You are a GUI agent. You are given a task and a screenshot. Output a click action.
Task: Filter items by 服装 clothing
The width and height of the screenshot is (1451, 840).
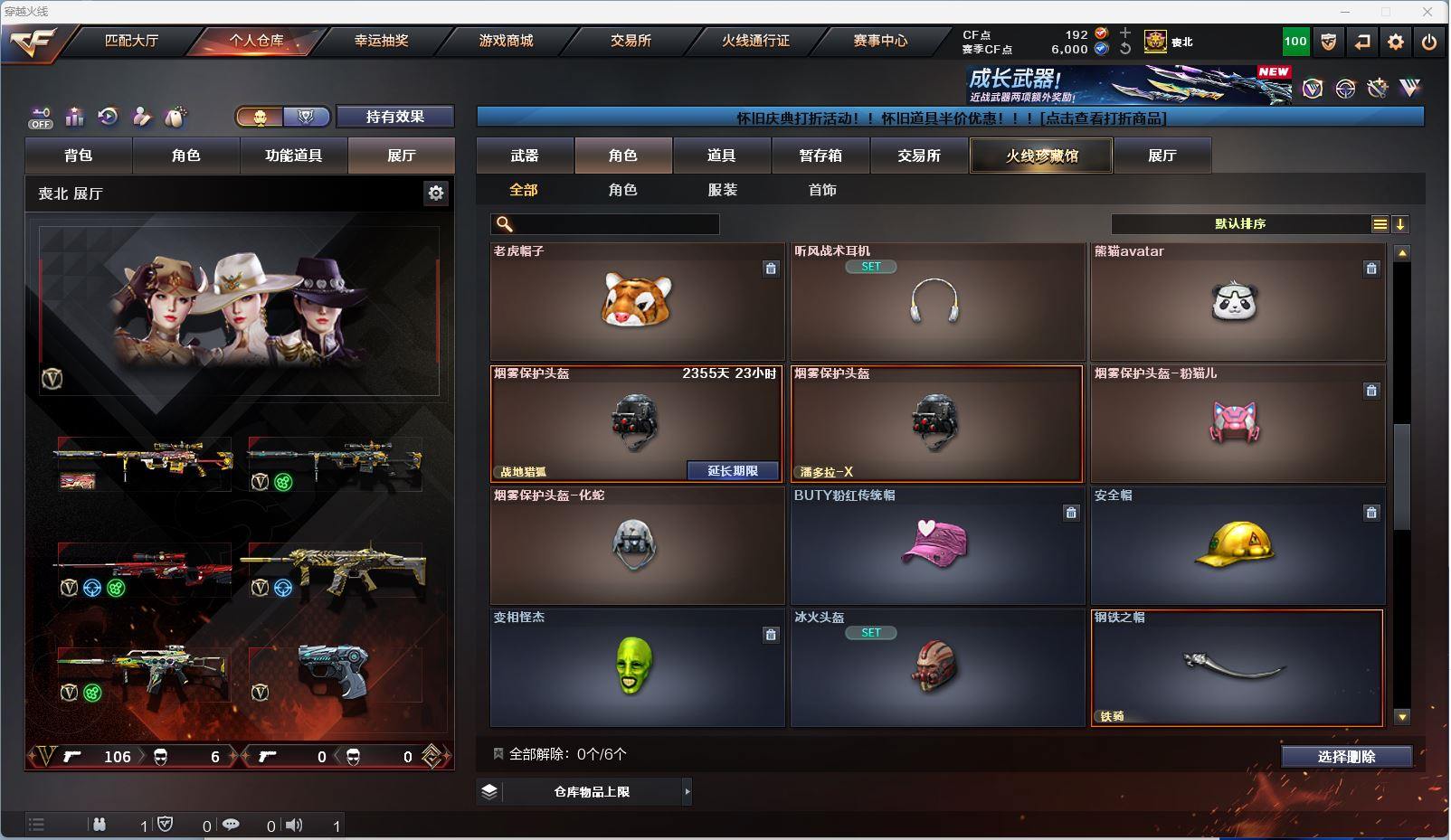coord(723,190)
